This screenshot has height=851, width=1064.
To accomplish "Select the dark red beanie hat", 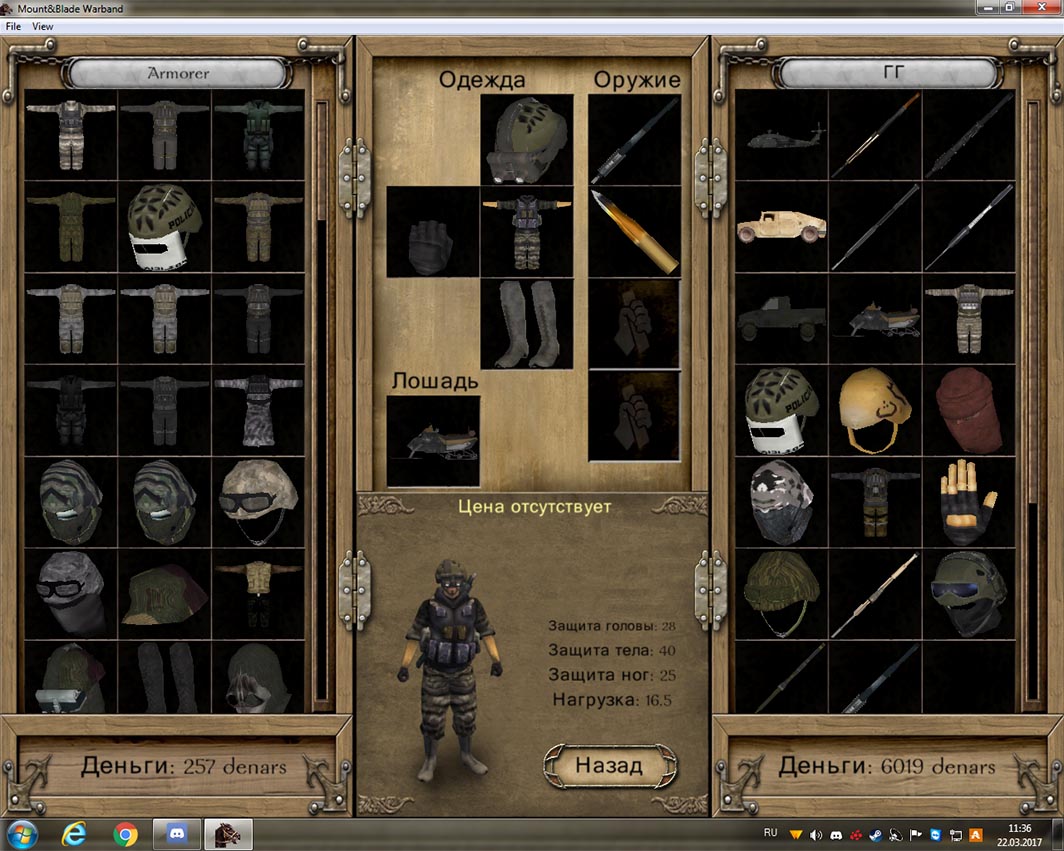I will click(x=968, y=411).
